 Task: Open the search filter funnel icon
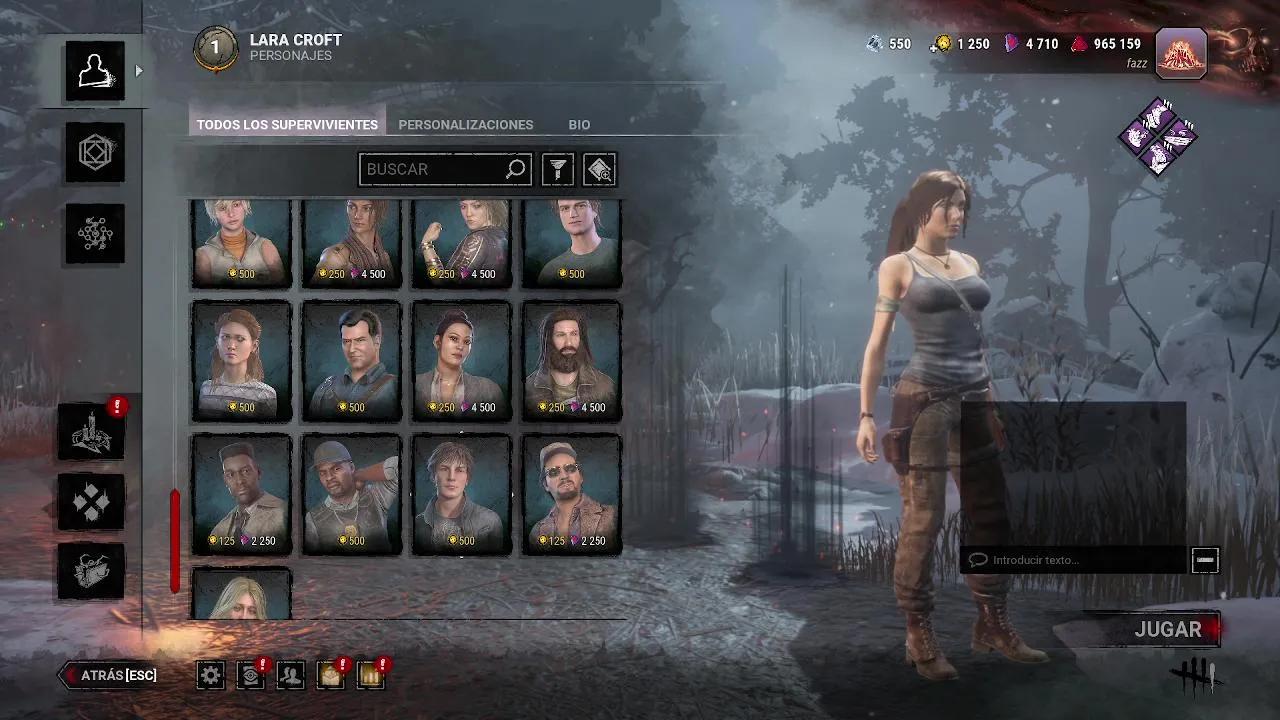point(557,169)
